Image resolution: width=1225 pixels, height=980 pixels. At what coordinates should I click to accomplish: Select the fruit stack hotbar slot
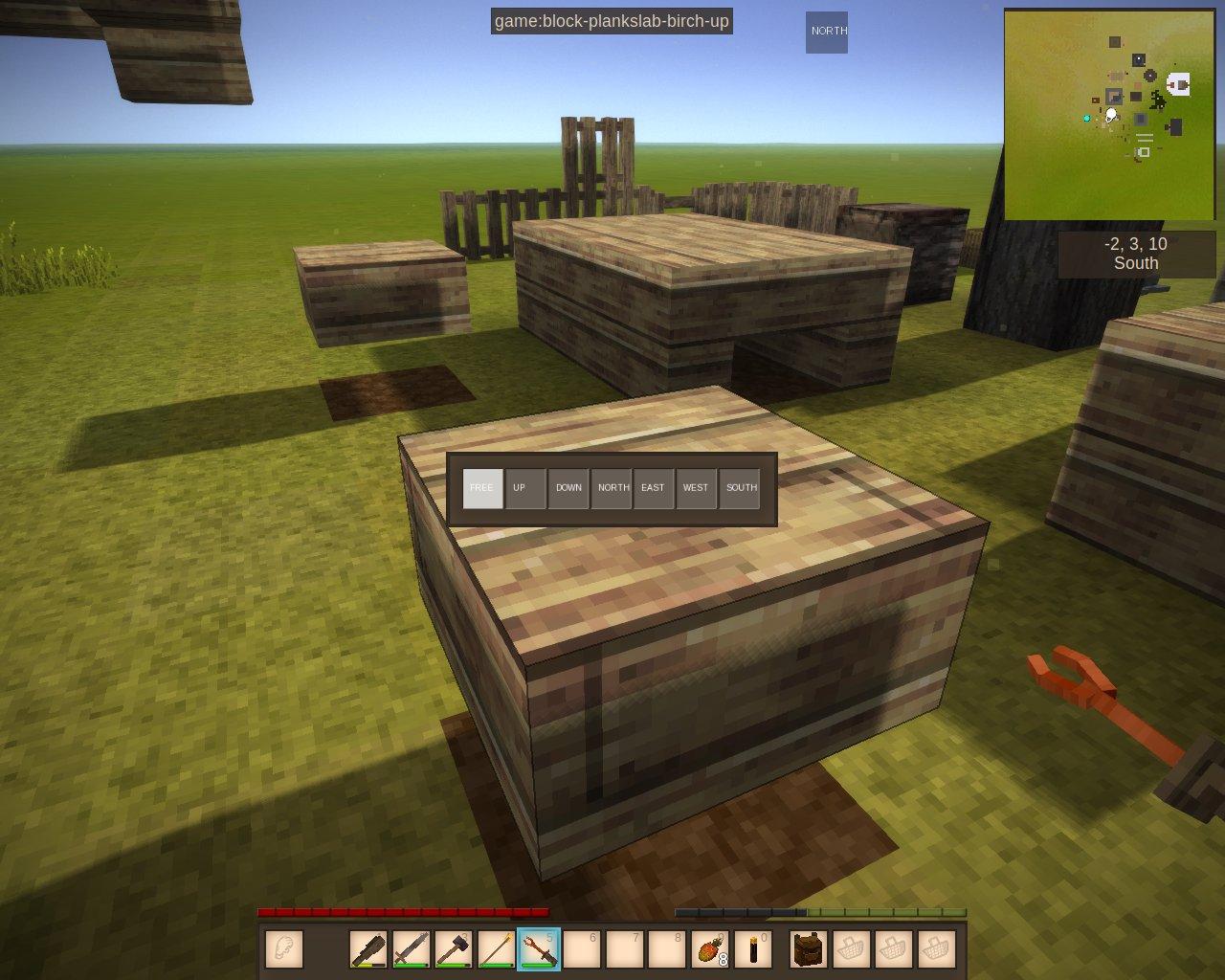(x=710, y=949)
